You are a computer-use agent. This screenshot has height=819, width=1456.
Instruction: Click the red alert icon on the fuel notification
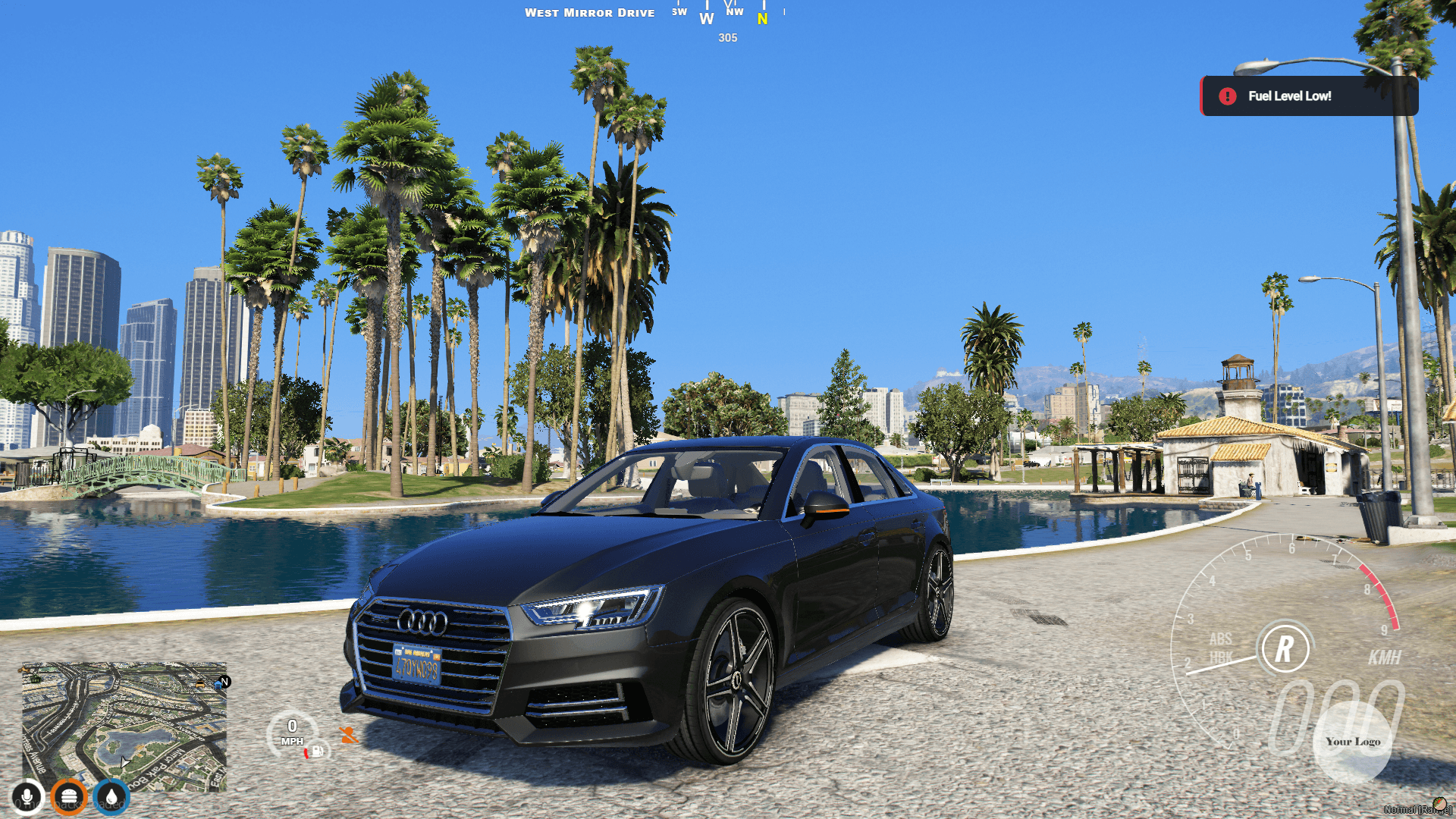pyautogui.click(x=1228, y=96)
